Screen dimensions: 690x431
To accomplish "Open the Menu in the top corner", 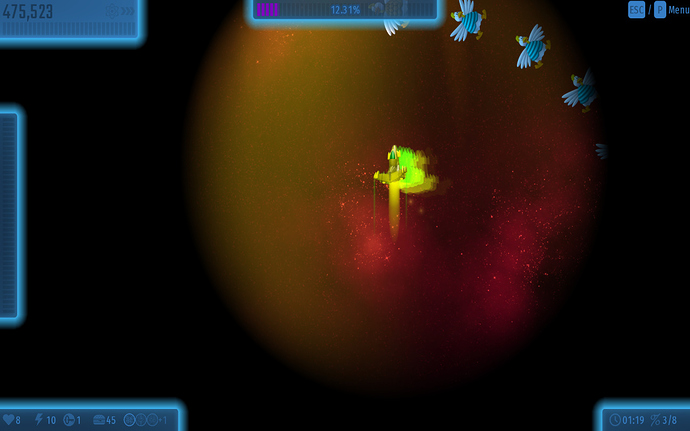I will point(678,10).
